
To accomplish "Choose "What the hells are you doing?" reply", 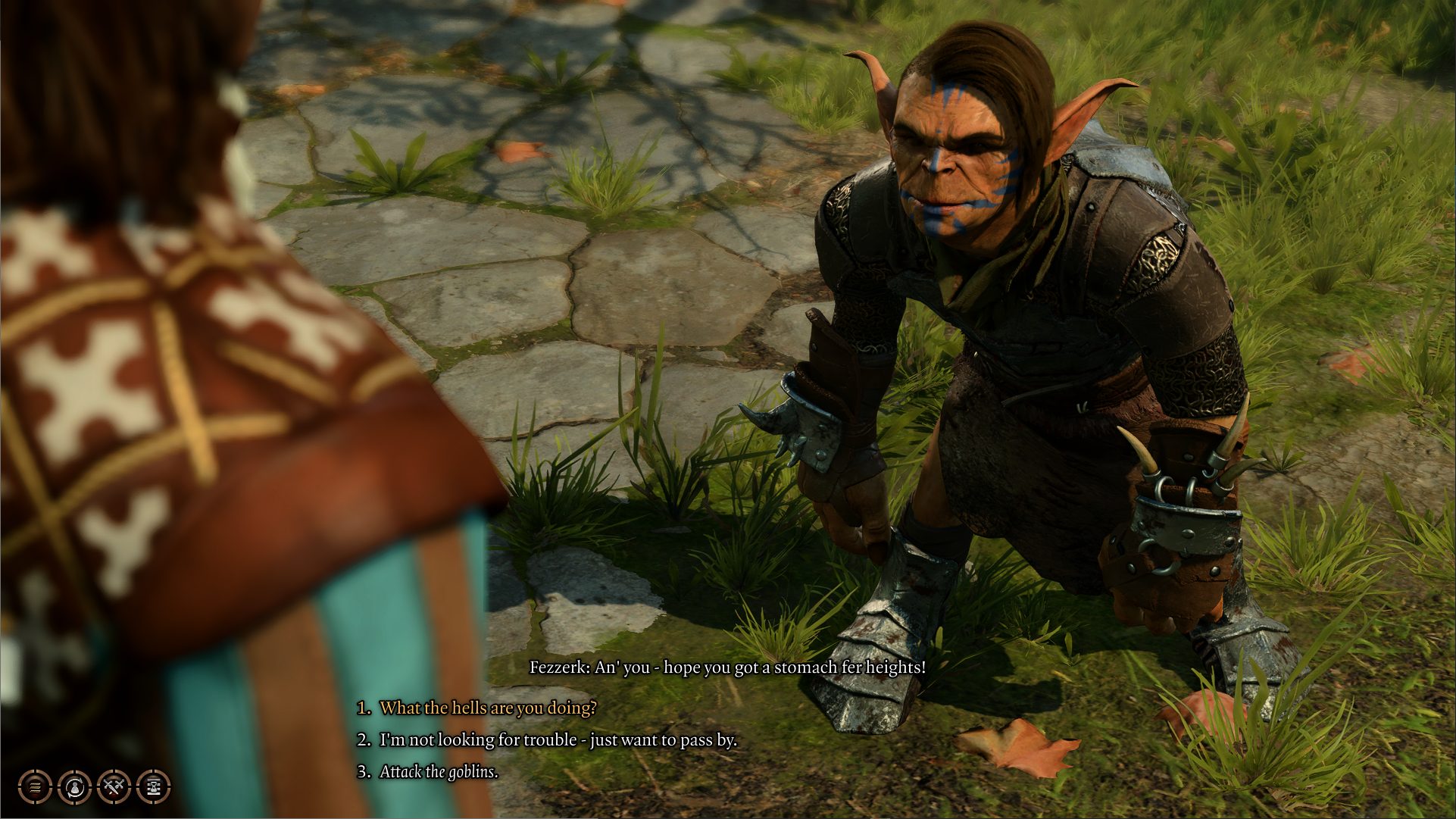I will (487, 708).
